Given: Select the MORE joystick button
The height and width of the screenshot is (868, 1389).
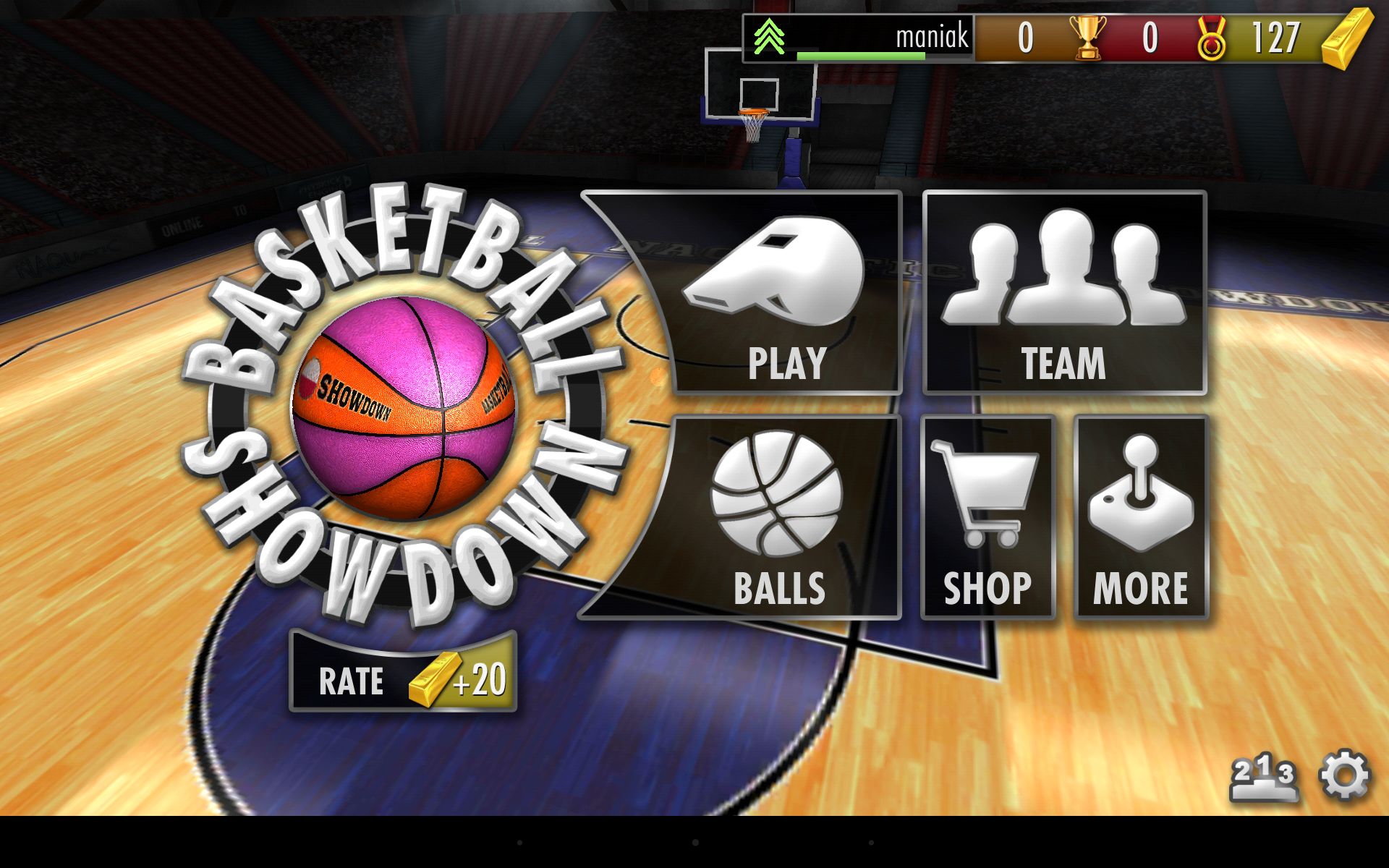Looking at the screenshot, I should [x=1141, y=517].
